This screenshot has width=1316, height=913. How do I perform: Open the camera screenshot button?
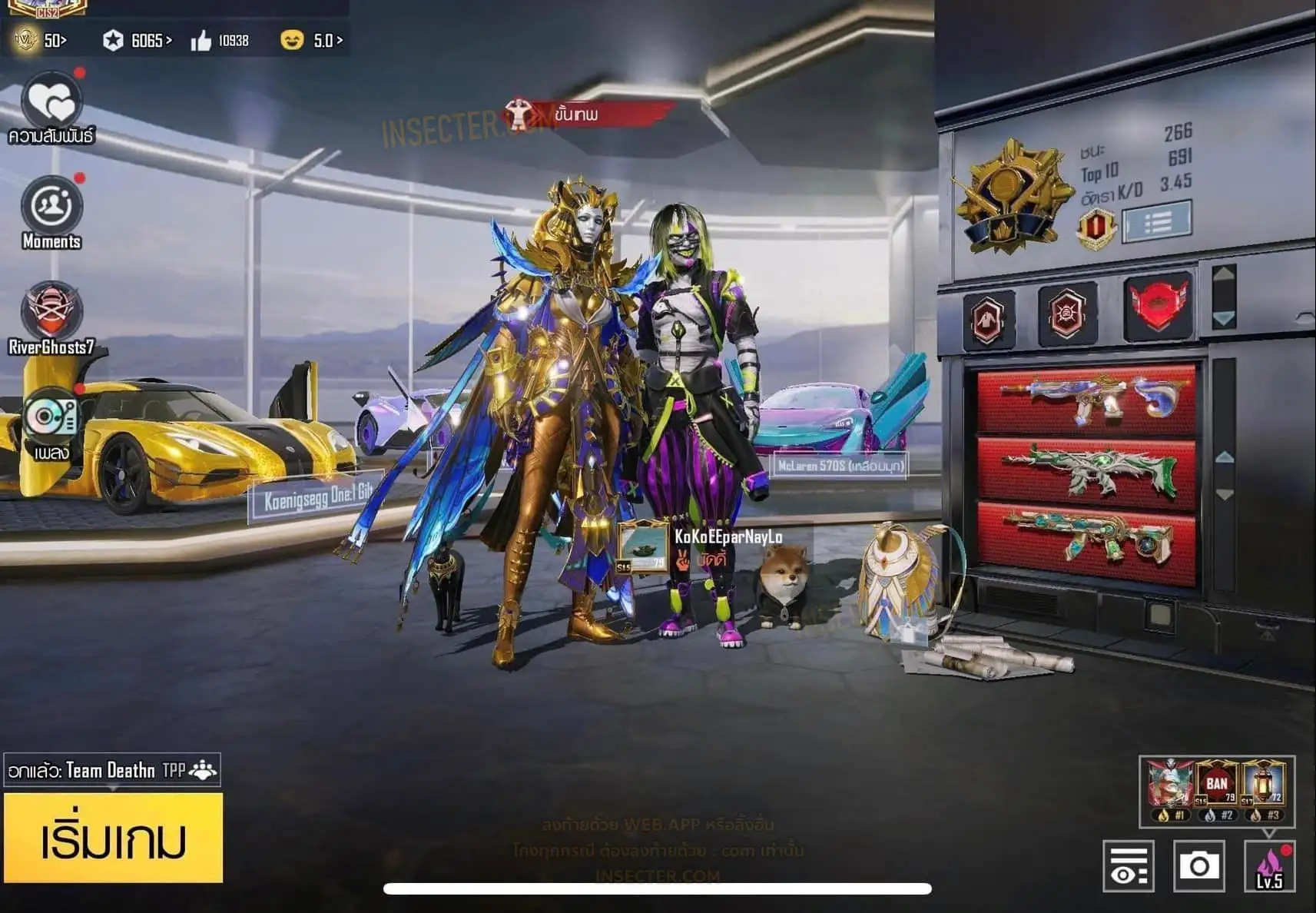point(1198,866)
